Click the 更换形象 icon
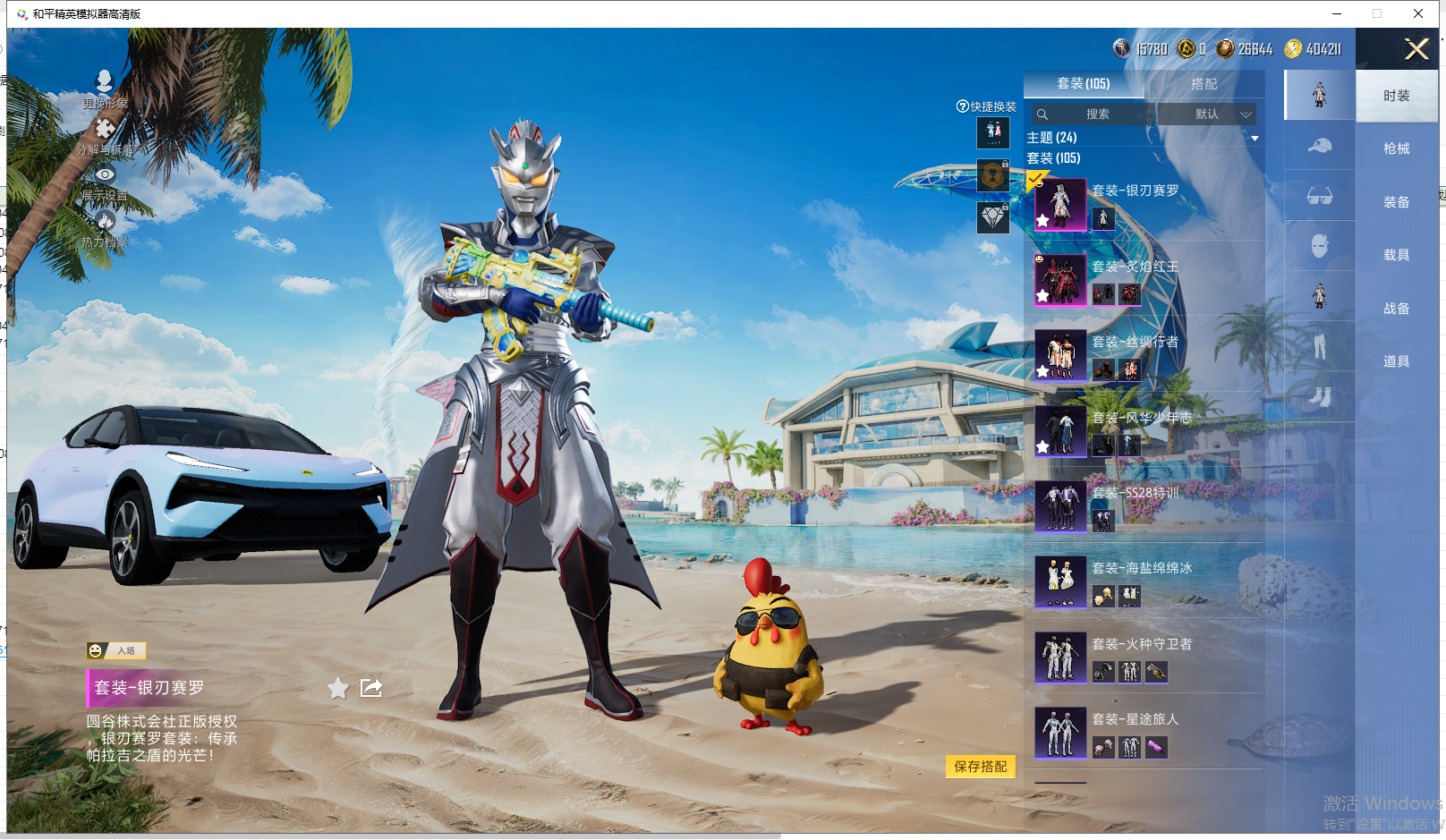Screen dimensions: 1446x840 pyautogui.click(x=105, y=82)
